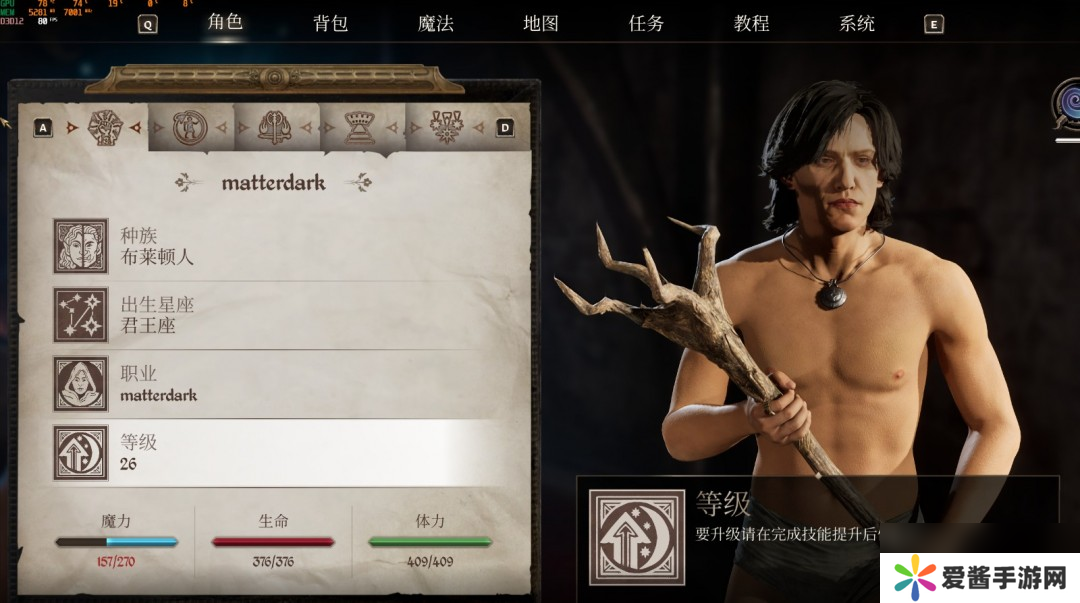Screen dimensions: 1080x603
Task: Open the 地图 (Map) menu
Action: point(541,24)
